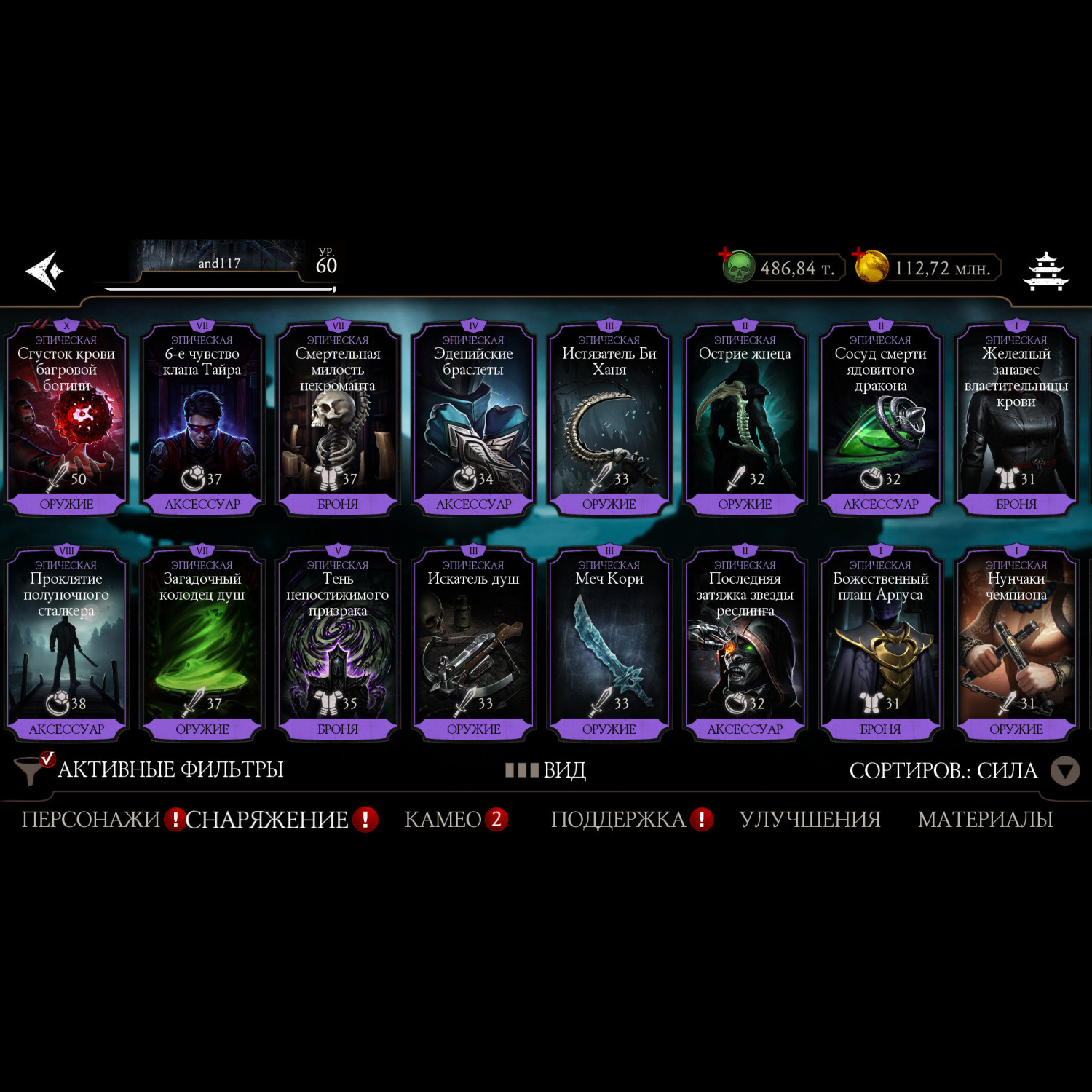Open the Нунчаки чемпиона weapon card
This screenshot has height=1092, width=1092.
point(1016,645)
